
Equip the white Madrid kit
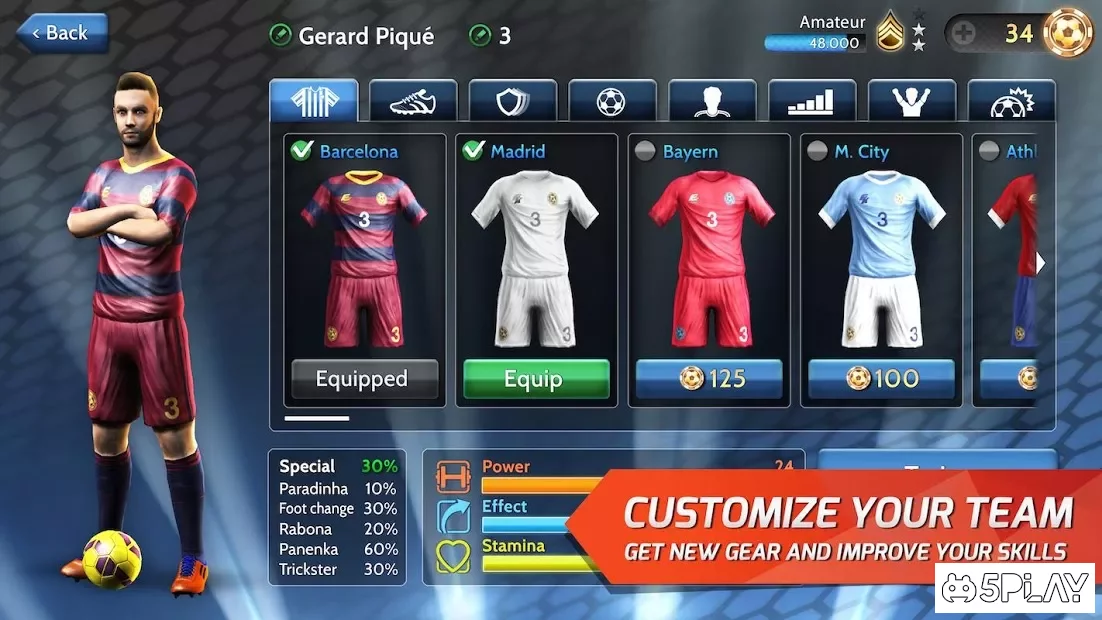536,379
